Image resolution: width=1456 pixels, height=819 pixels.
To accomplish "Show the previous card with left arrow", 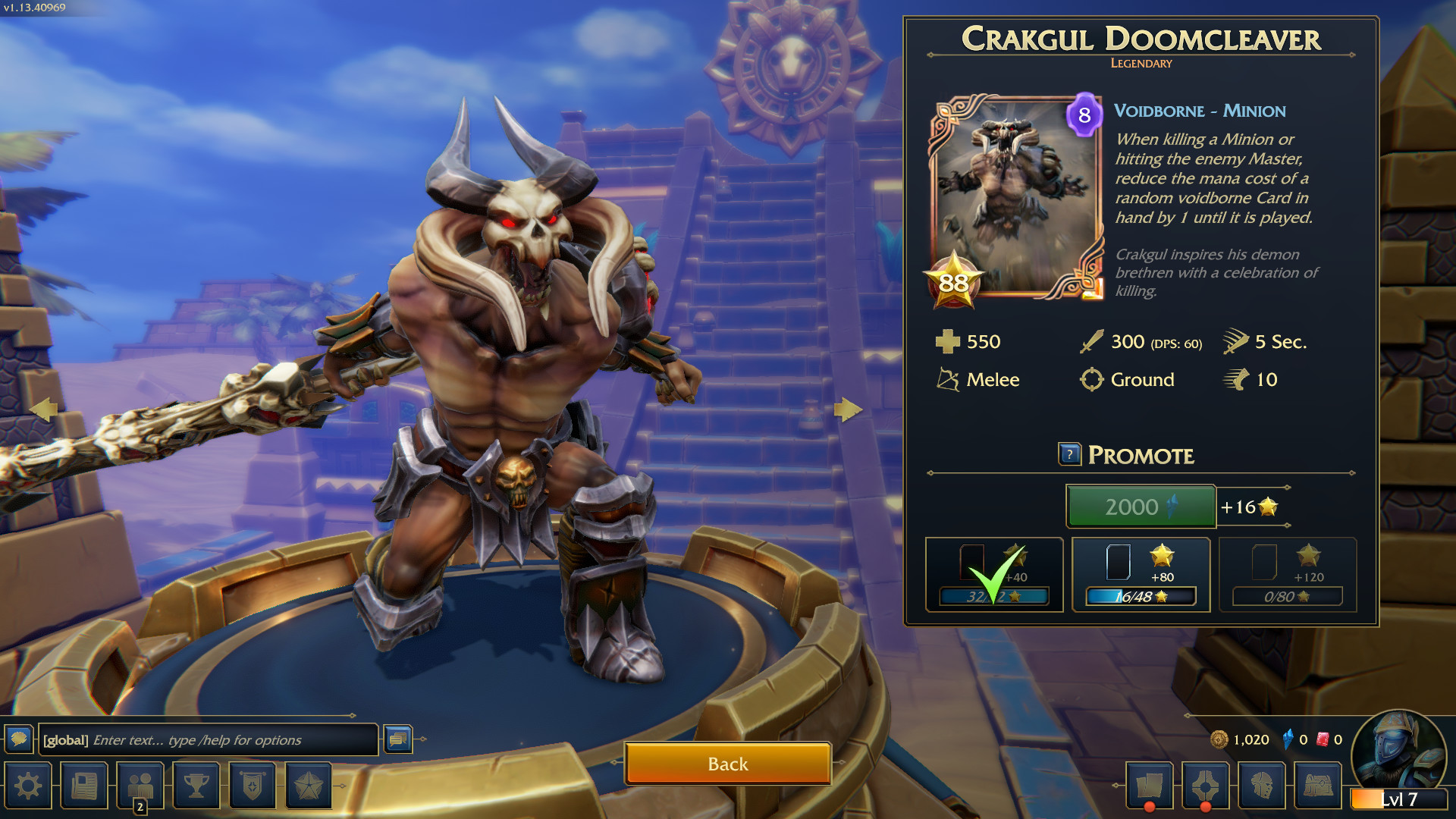I will click(x=44, y=409).
